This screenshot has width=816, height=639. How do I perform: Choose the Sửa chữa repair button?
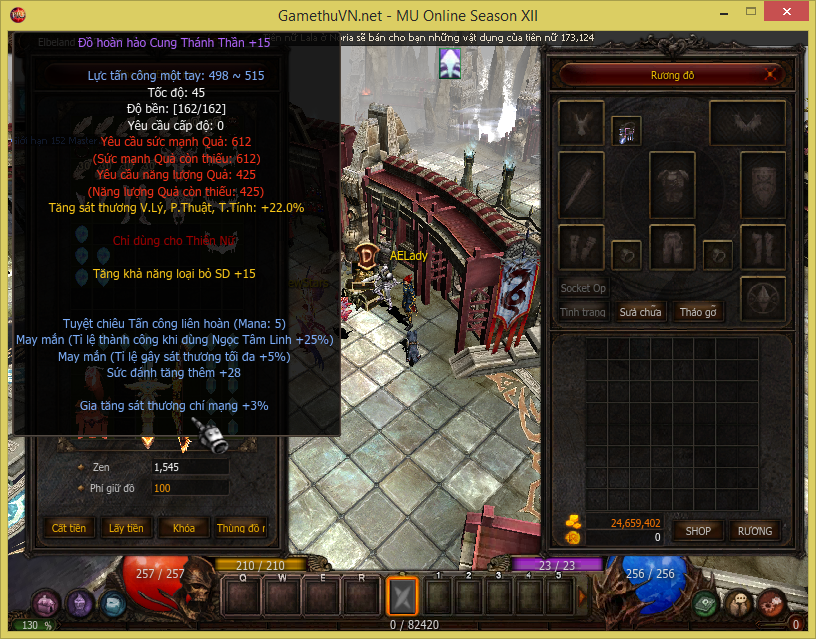(640, 312)
